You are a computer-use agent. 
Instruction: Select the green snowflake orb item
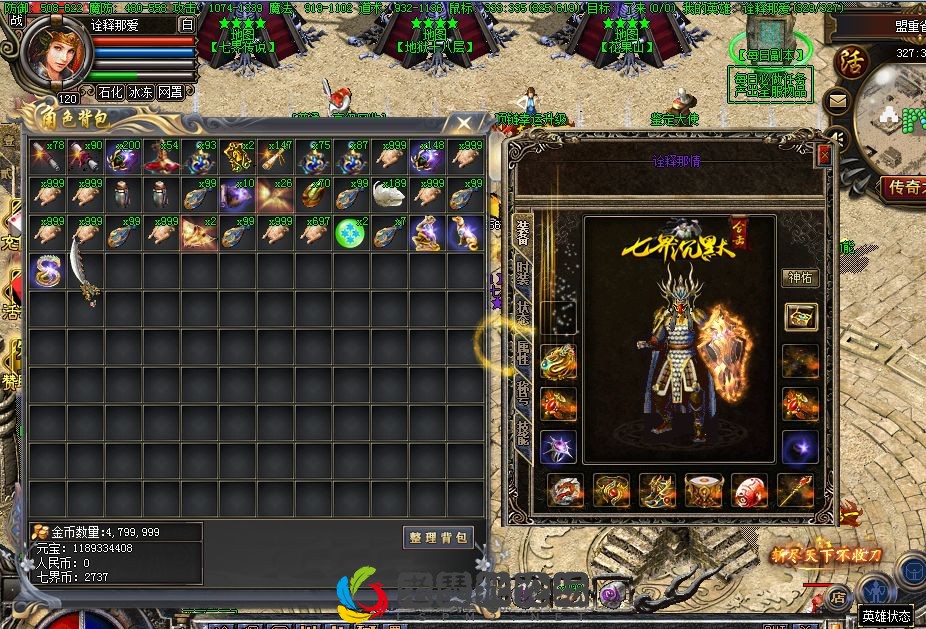click(x=350, y=233)
